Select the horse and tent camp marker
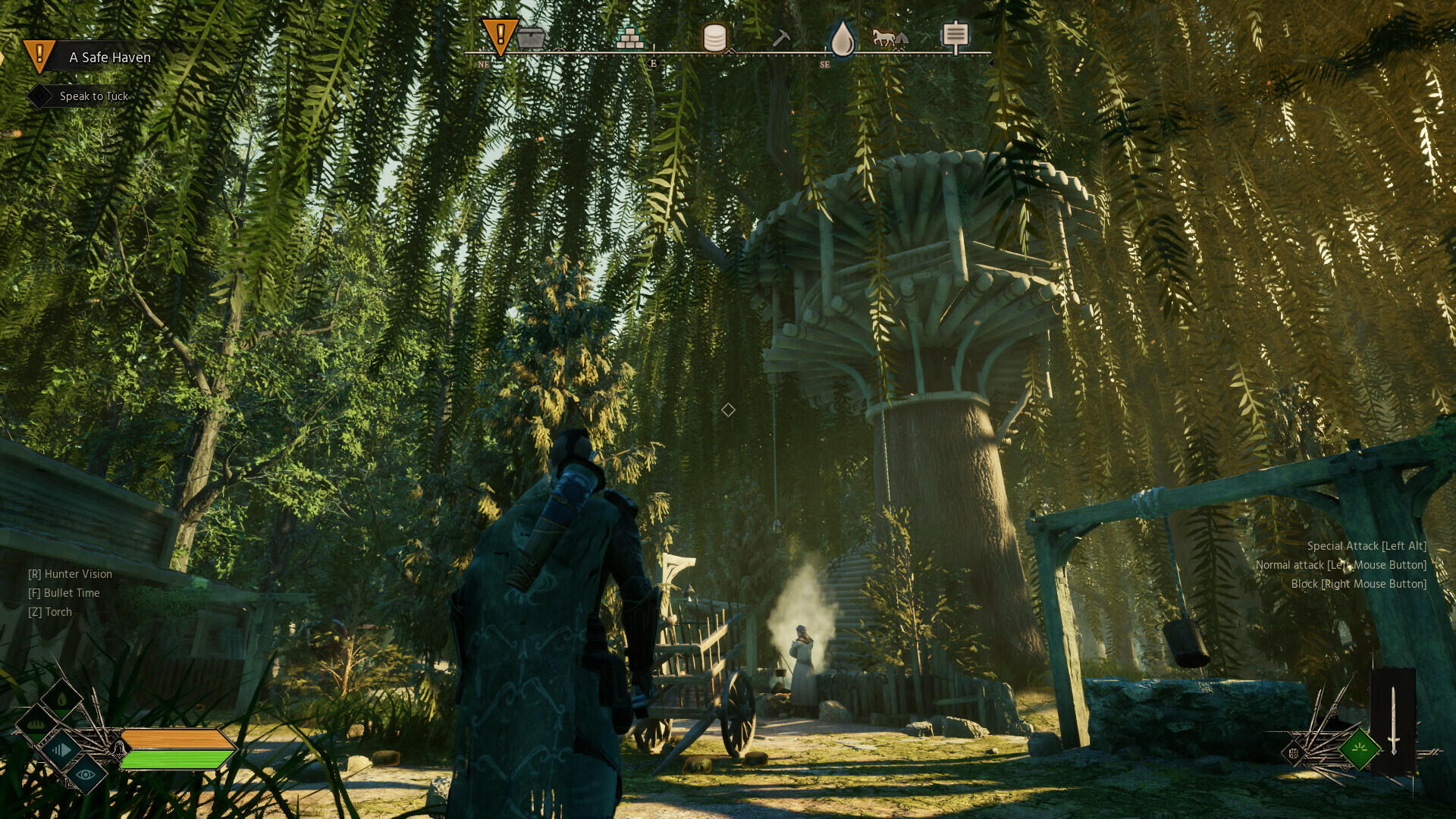1456x819 pixels. click(x=889, y=36)
